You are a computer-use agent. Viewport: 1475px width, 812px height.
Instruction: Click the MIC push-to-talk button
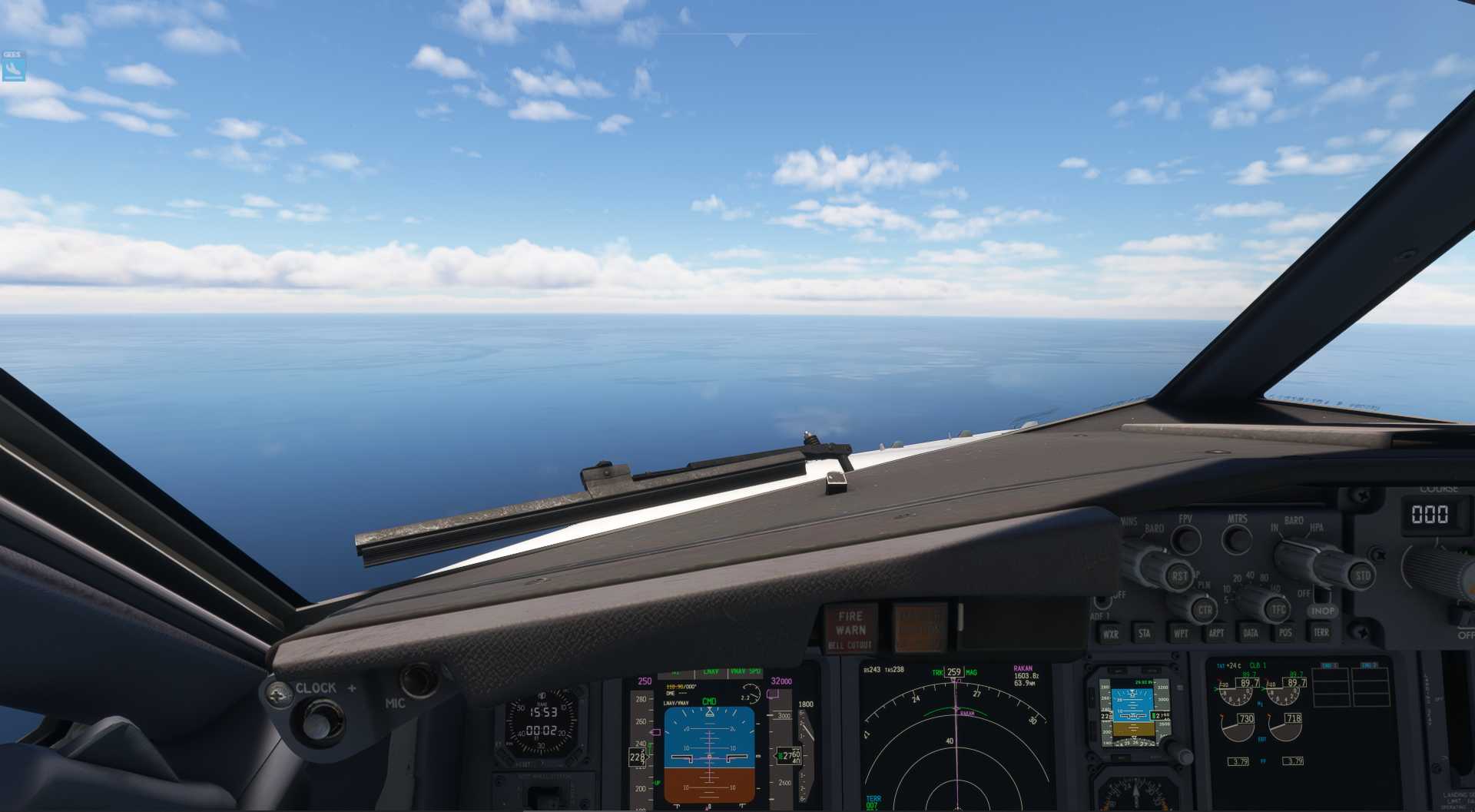417,680
